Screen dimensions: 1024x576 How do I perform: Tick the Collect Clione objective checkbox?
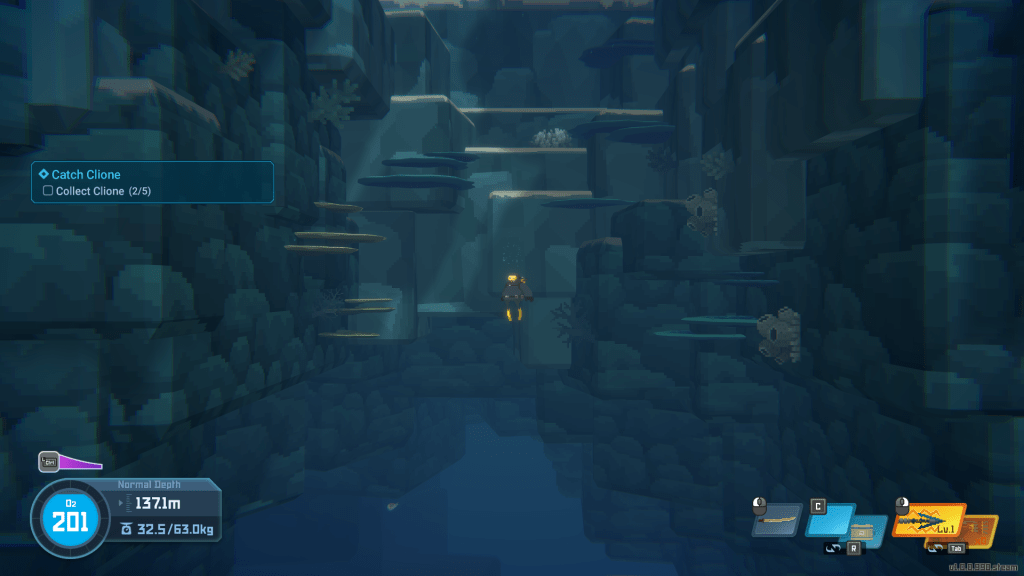click(x=47, y=191)
